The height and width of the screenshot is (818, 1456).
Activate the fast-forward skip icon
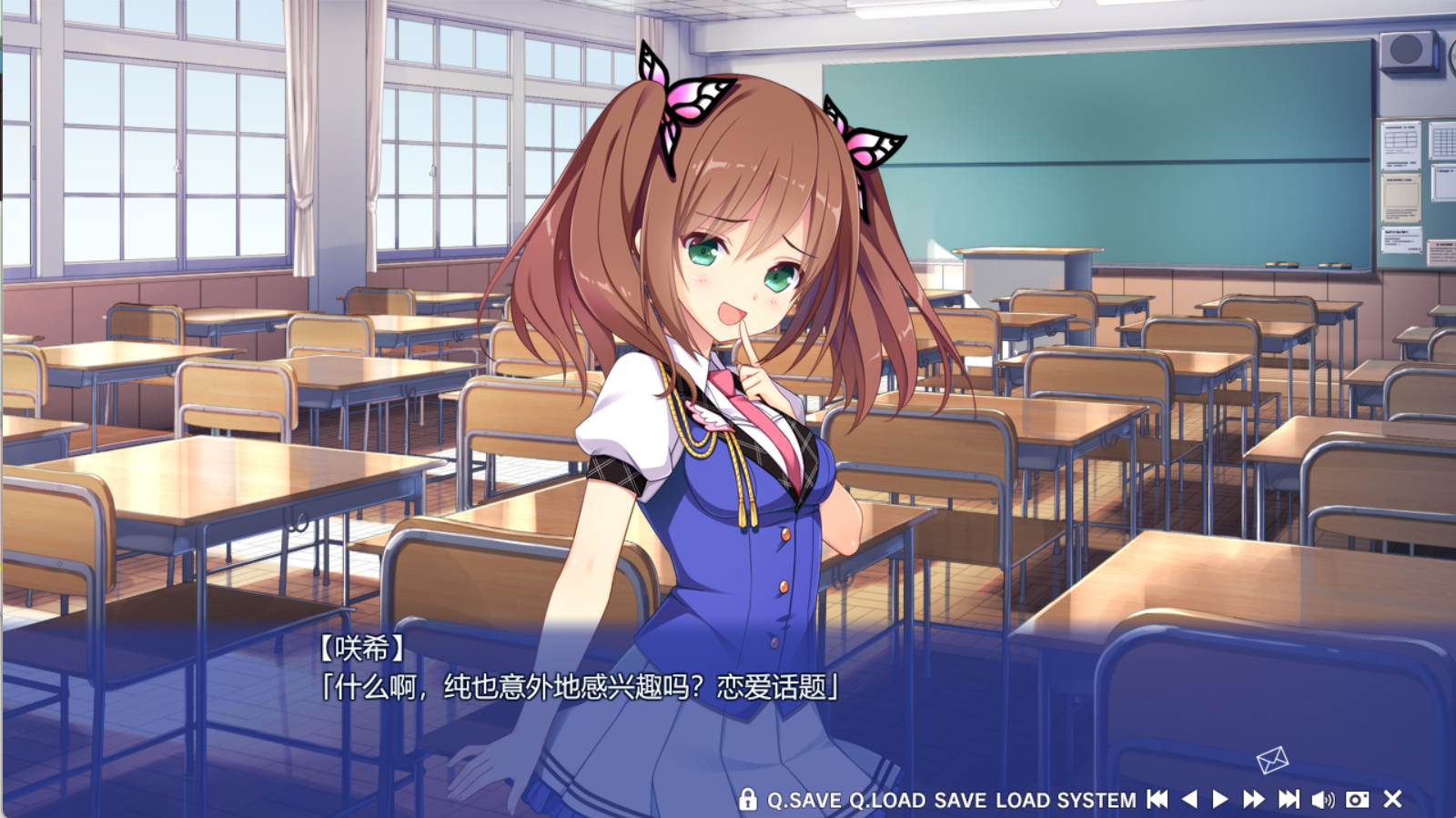pos(1252,801)
